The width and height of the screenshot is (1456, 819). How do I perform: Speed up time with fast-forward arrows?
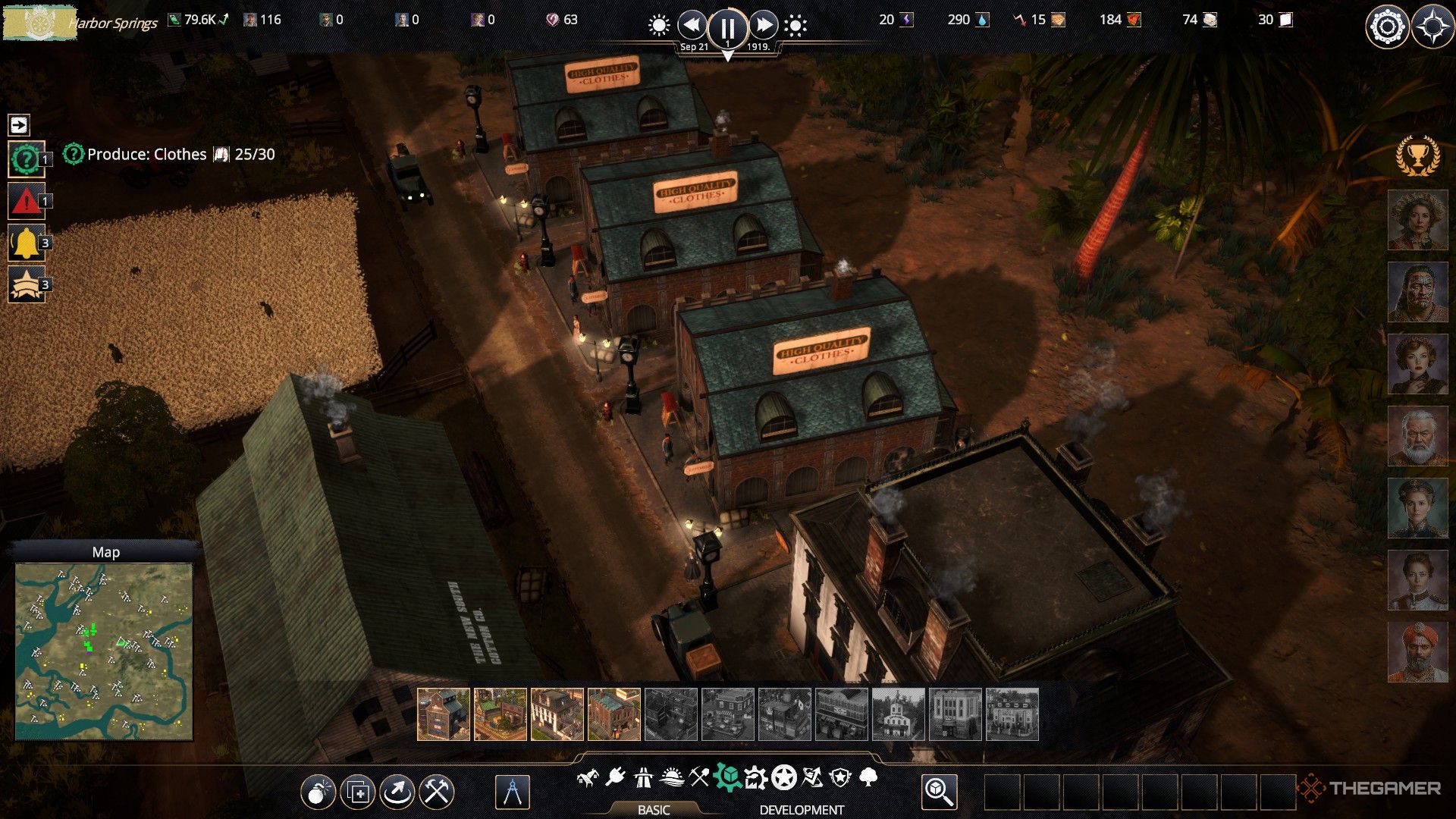tap(763, 26)
